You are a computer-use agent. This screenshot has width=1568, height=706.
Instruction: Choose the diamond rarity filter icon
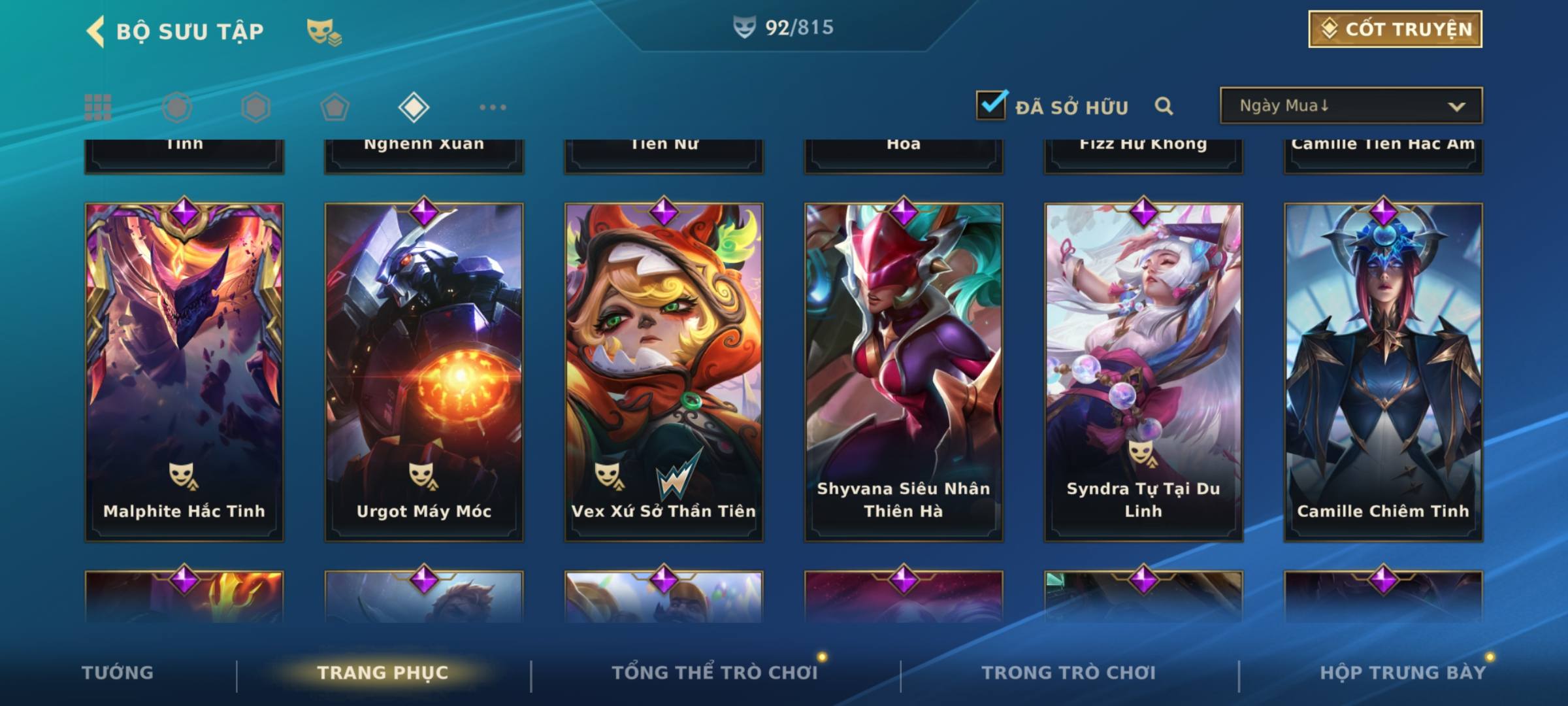[414, 107]
